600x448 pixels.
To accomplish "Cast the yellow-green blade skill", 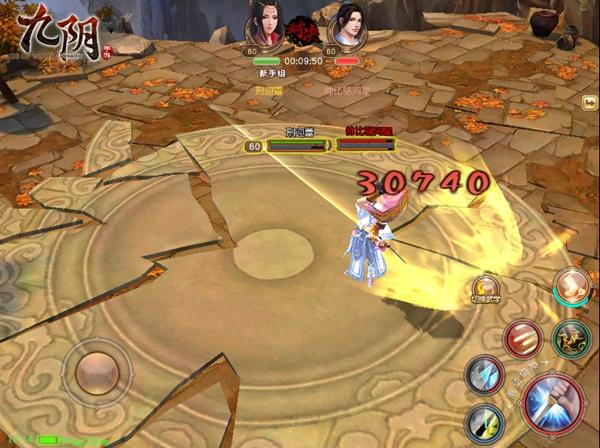I will point(484,421).
